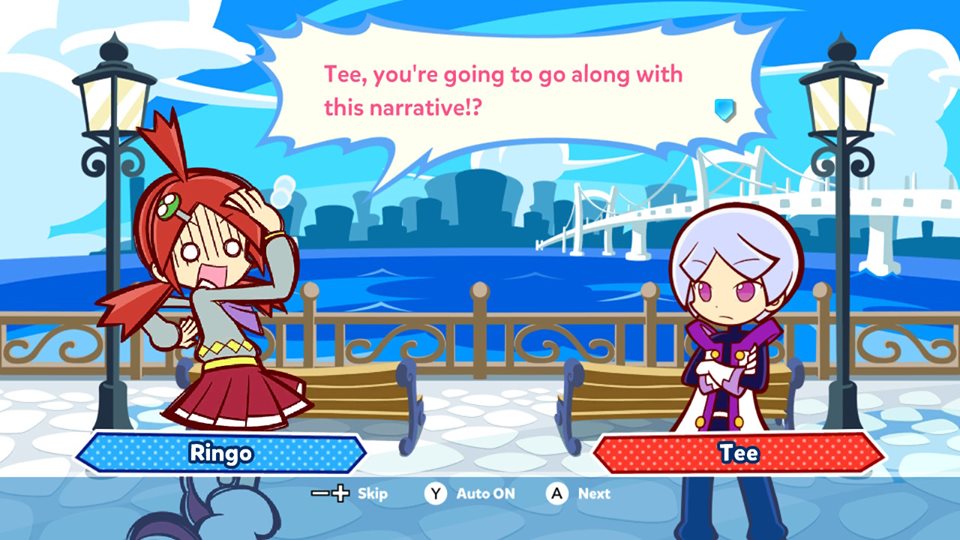Screen dimensions: 960x540
Task: Click the blue advance marker in the speech bubble
Action: [x=724, y=107]
